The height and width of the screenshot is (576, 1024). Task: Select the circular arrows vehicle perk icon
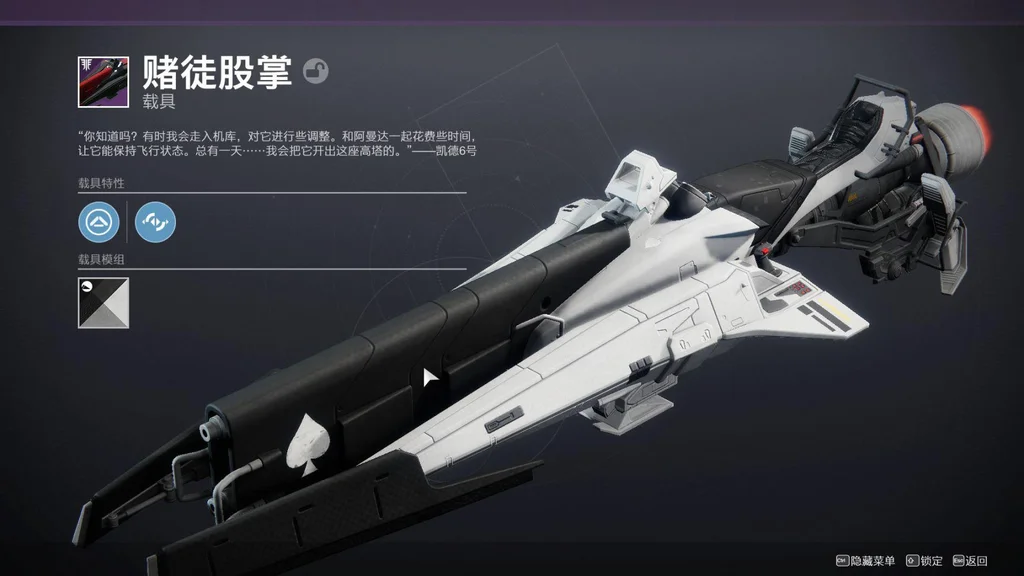(x=155, y=222)
